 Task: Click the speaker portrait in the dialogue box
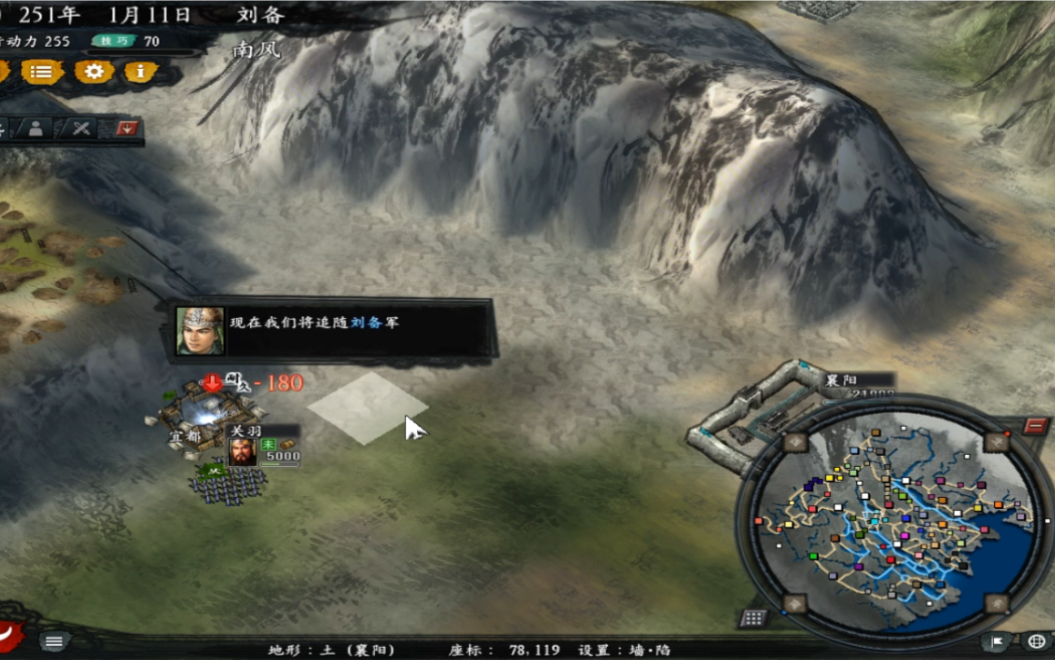[200, 331]
